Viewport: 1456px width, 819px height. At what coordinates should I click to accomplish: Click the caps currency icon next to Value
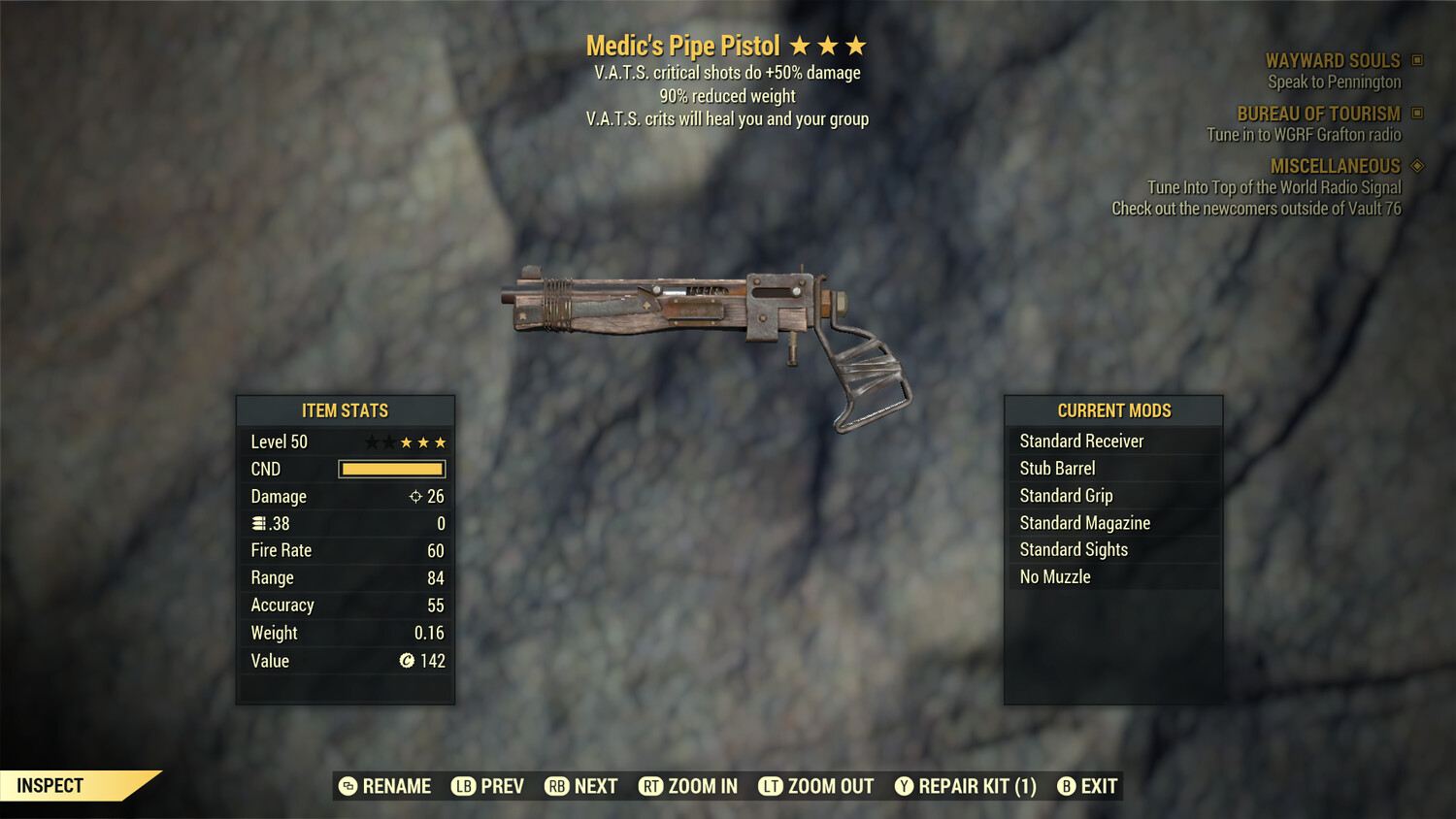(x=409, y=661)
